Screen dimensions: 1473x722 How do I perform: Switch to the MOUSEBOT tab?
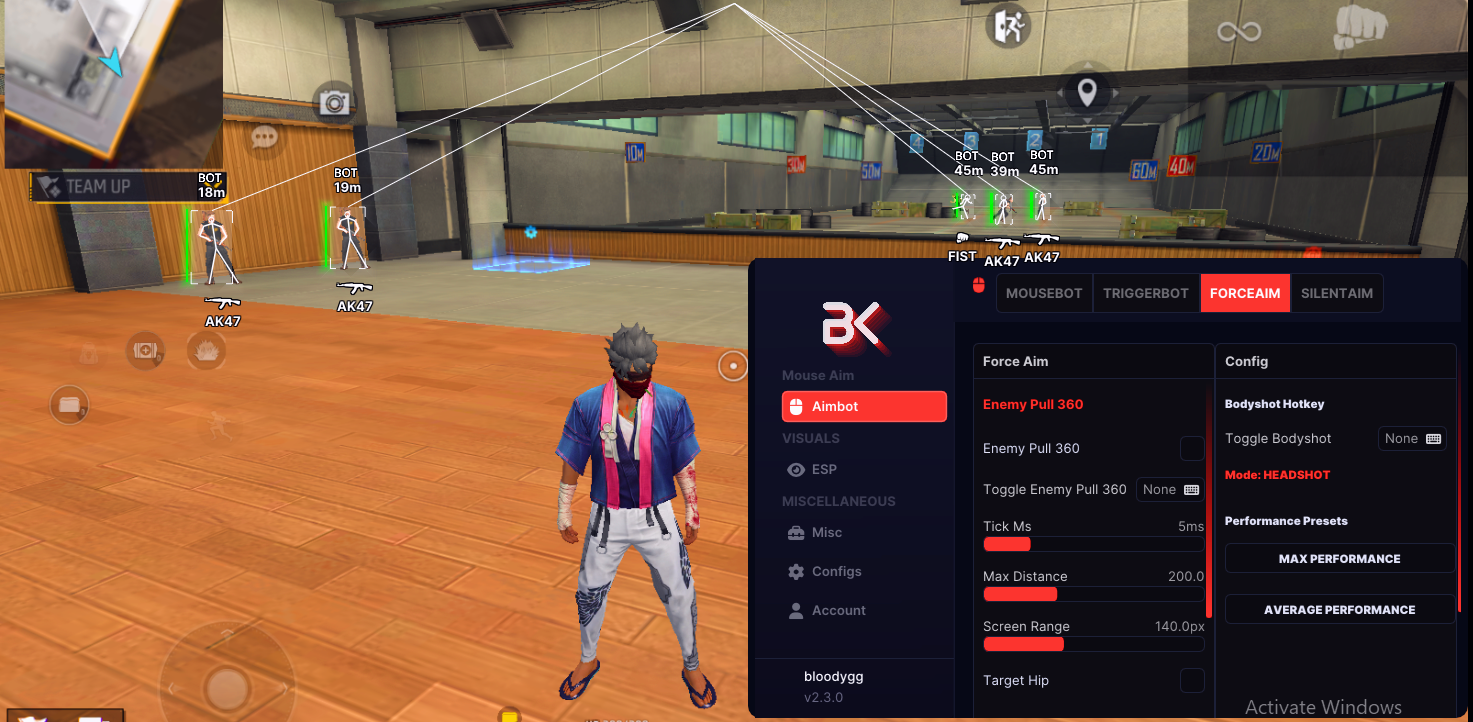[1044, 292]
